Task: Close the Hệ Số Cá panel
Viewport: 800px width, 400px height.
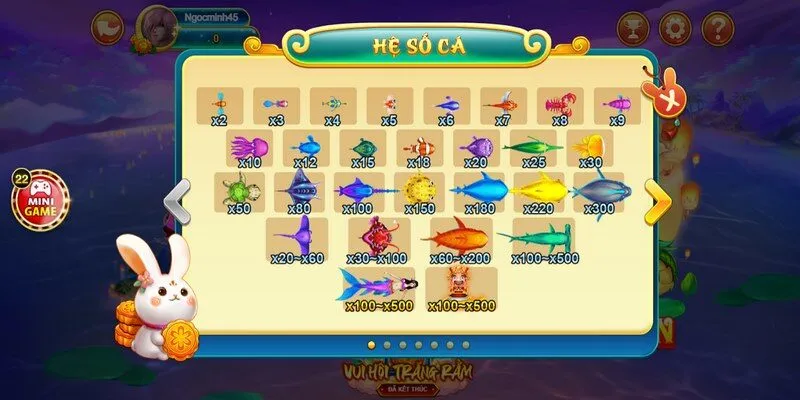Action: pos(660,99)
